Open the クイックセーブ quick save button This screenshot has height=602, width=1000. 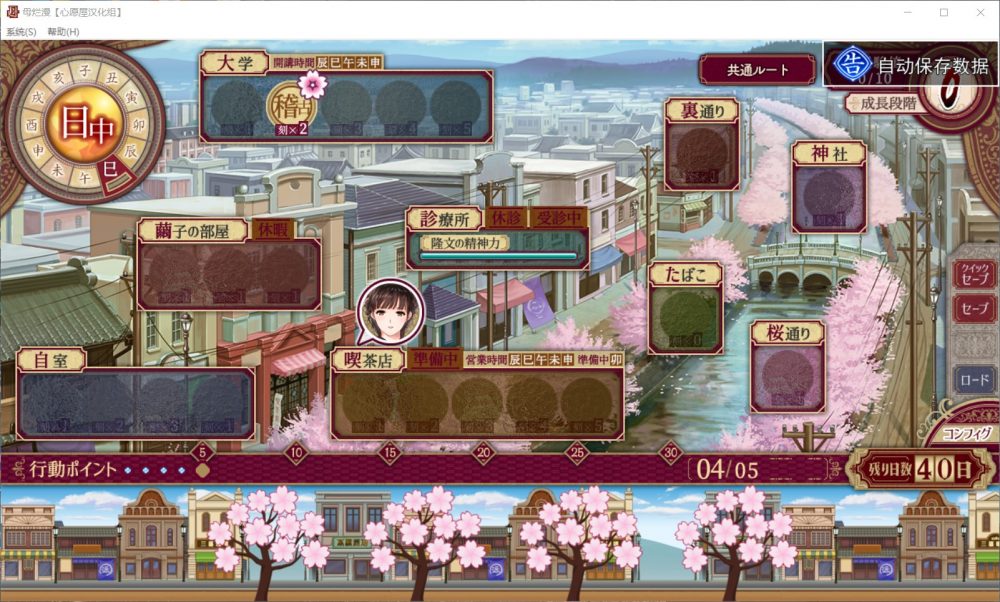[x=974, y=272]
